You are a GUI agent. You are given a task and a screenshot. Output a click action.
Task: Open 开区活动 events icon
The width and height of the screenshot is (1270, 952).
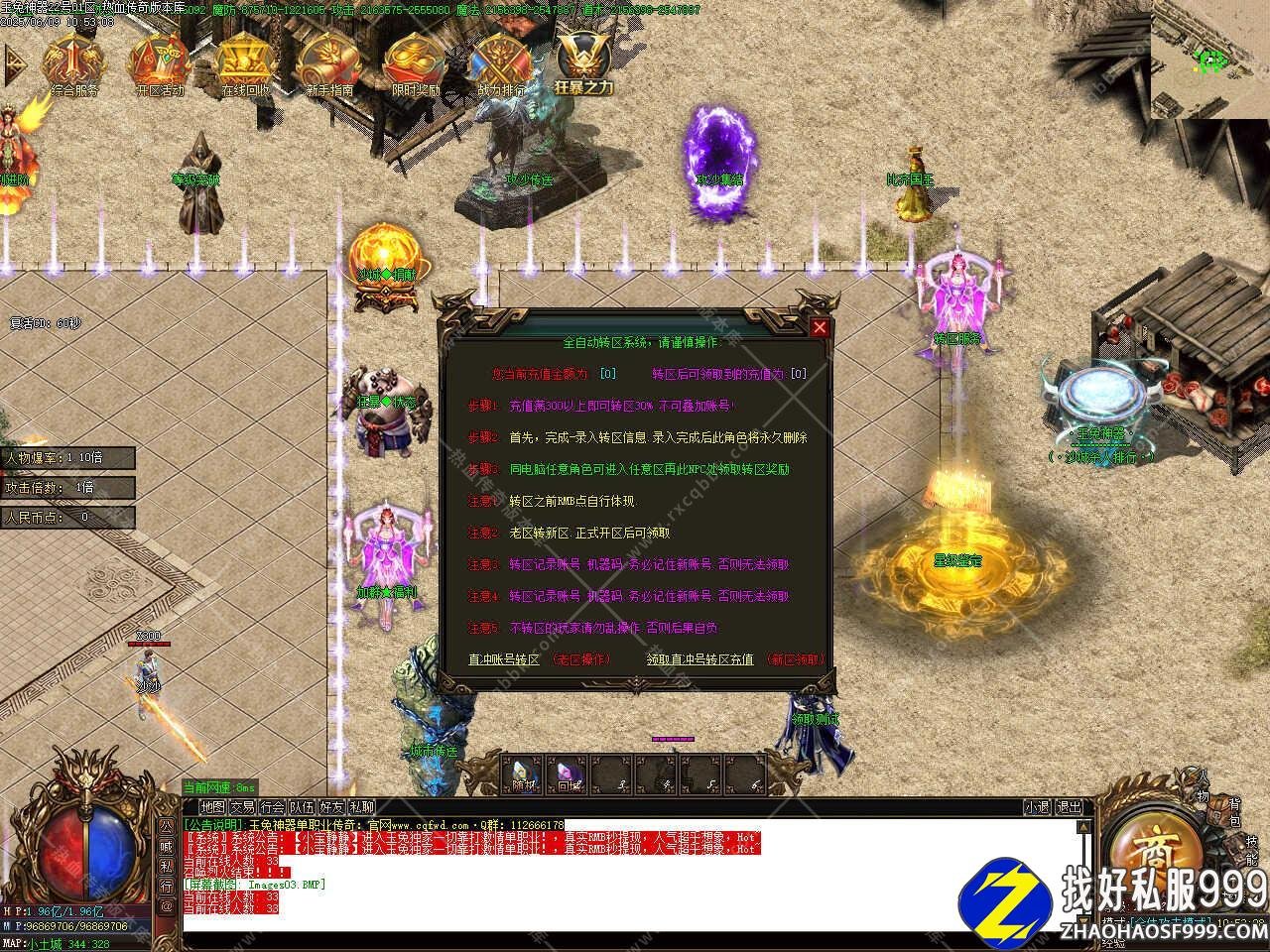tap(159, 64)
